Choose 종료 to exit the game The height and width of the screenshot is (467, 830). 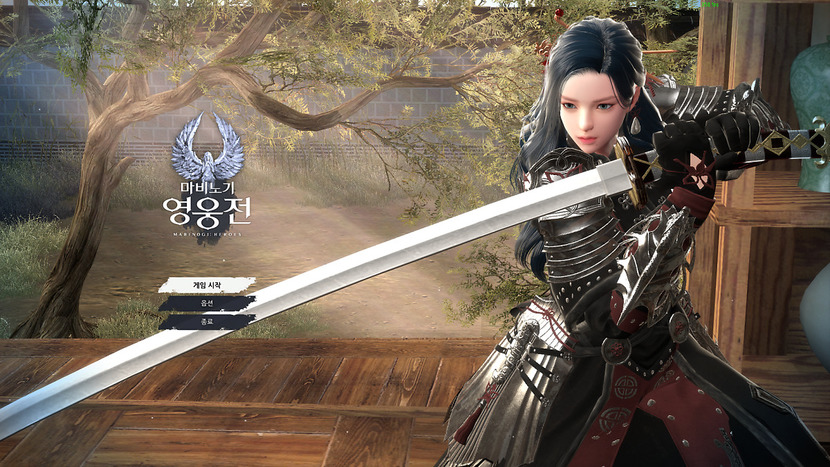point(206,322)
